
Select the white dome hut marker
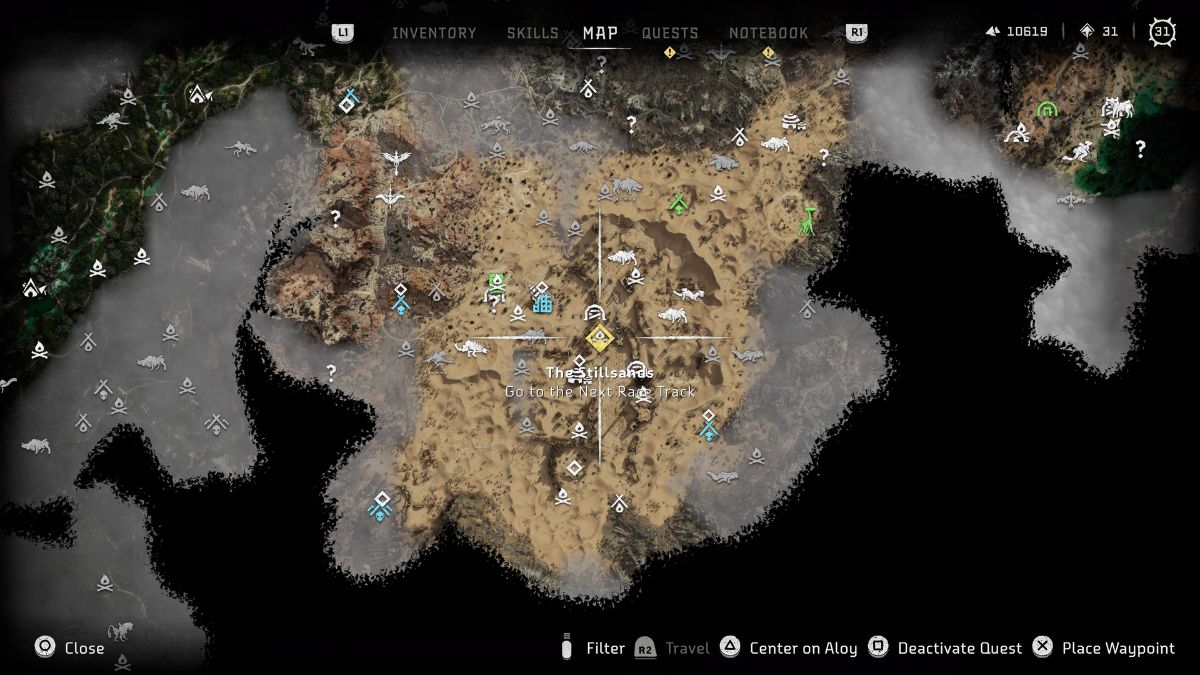(x=792, y=122)
